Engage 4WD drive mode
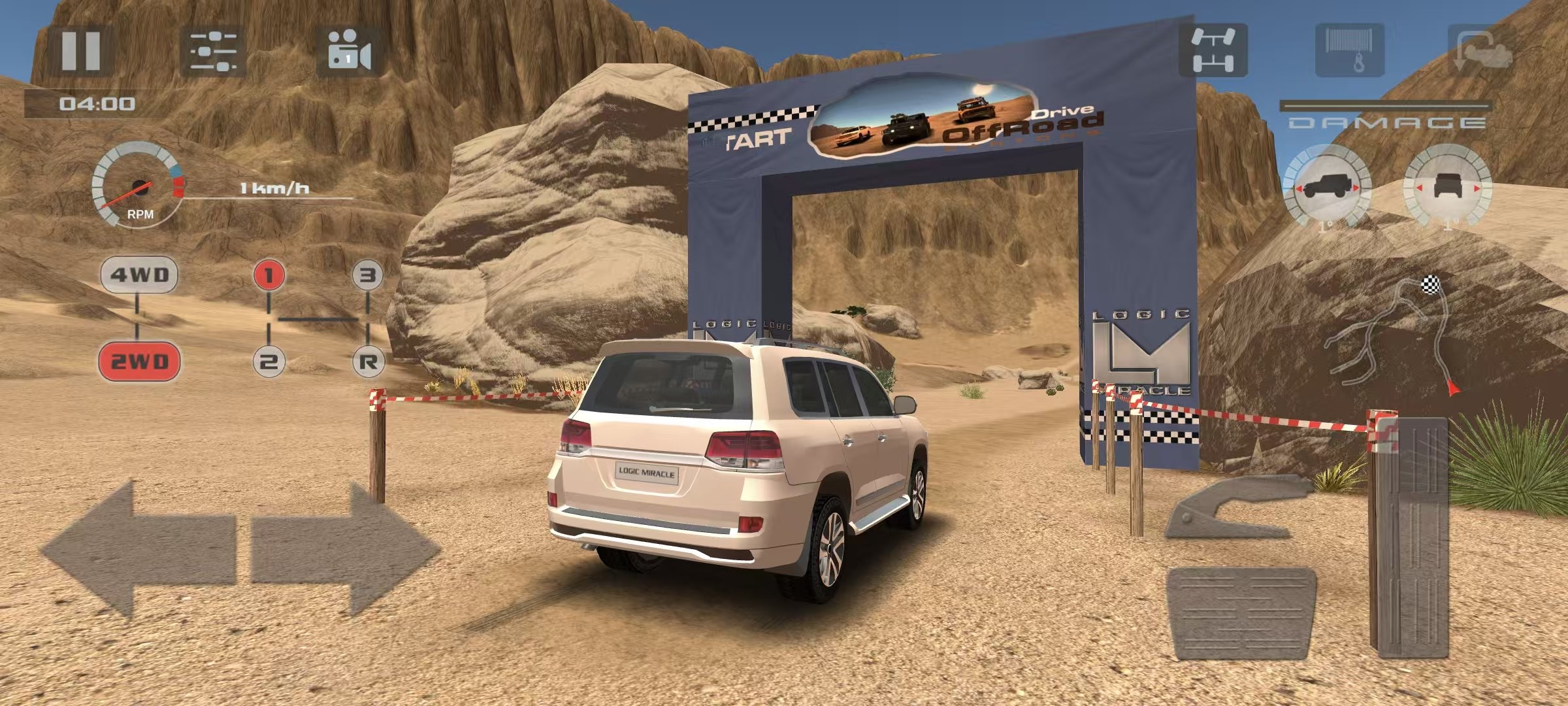1568x706 pixels. click(x=139, y=275)
